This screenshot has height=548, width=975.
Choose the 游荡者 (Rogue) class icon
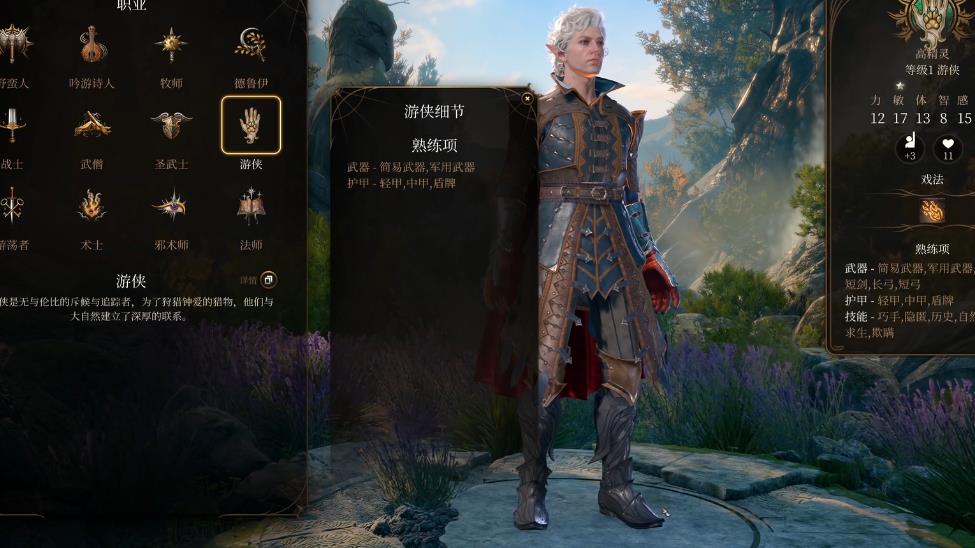[14, 206]
